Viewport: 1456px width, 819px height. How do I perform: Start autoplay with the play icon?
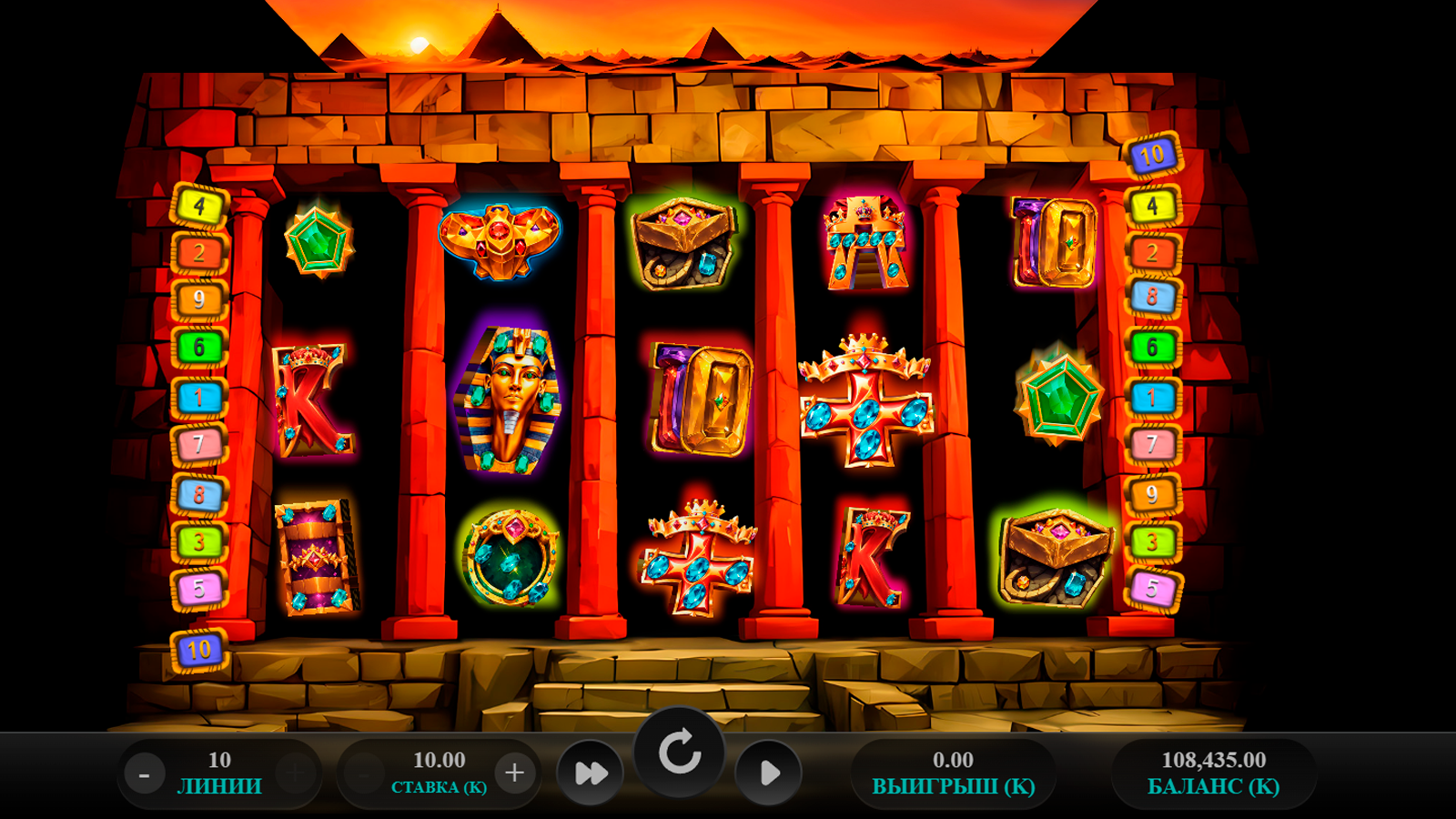768,773
